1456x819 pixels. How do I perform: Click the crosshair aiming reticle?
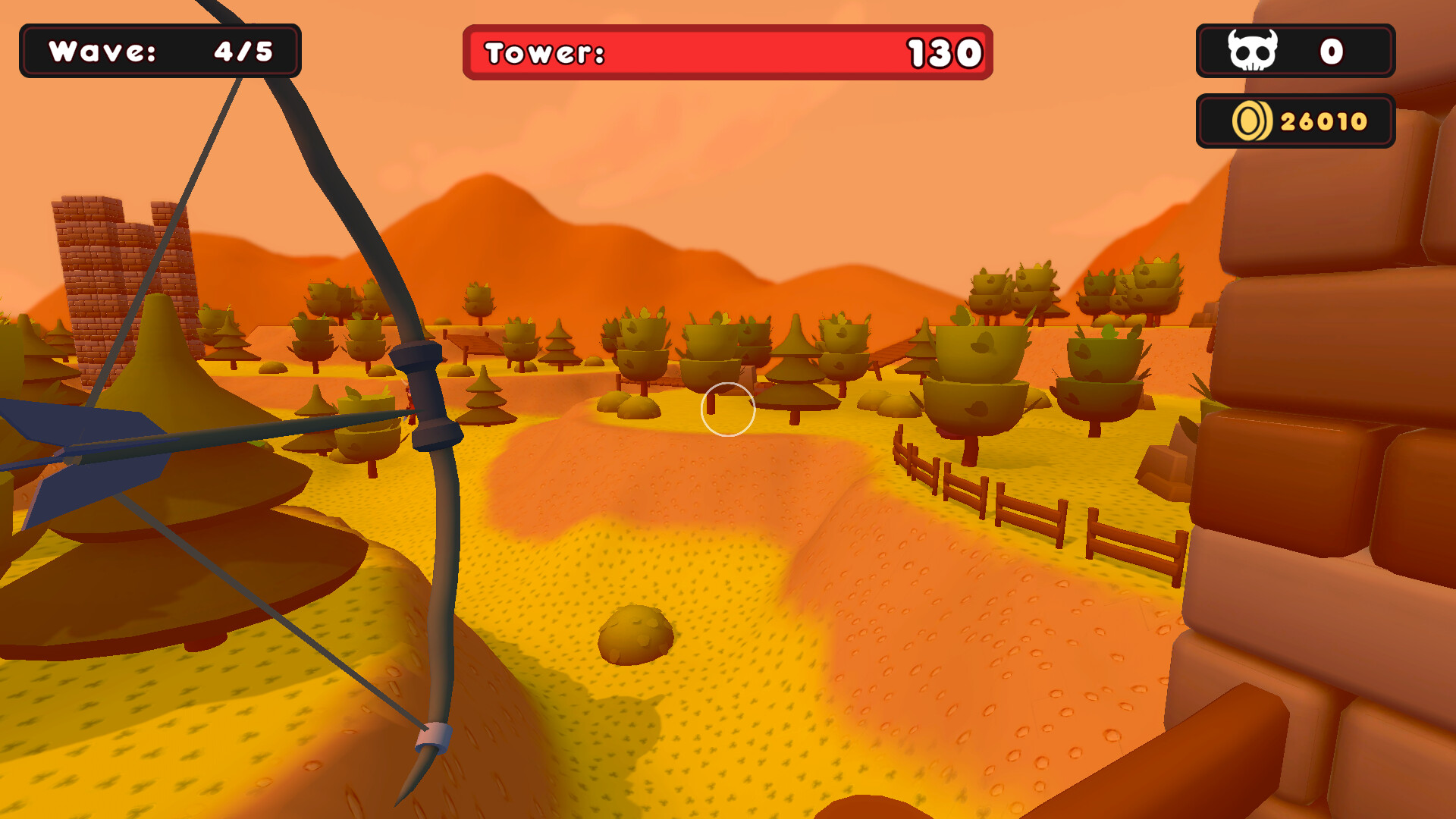click(730, 409)
